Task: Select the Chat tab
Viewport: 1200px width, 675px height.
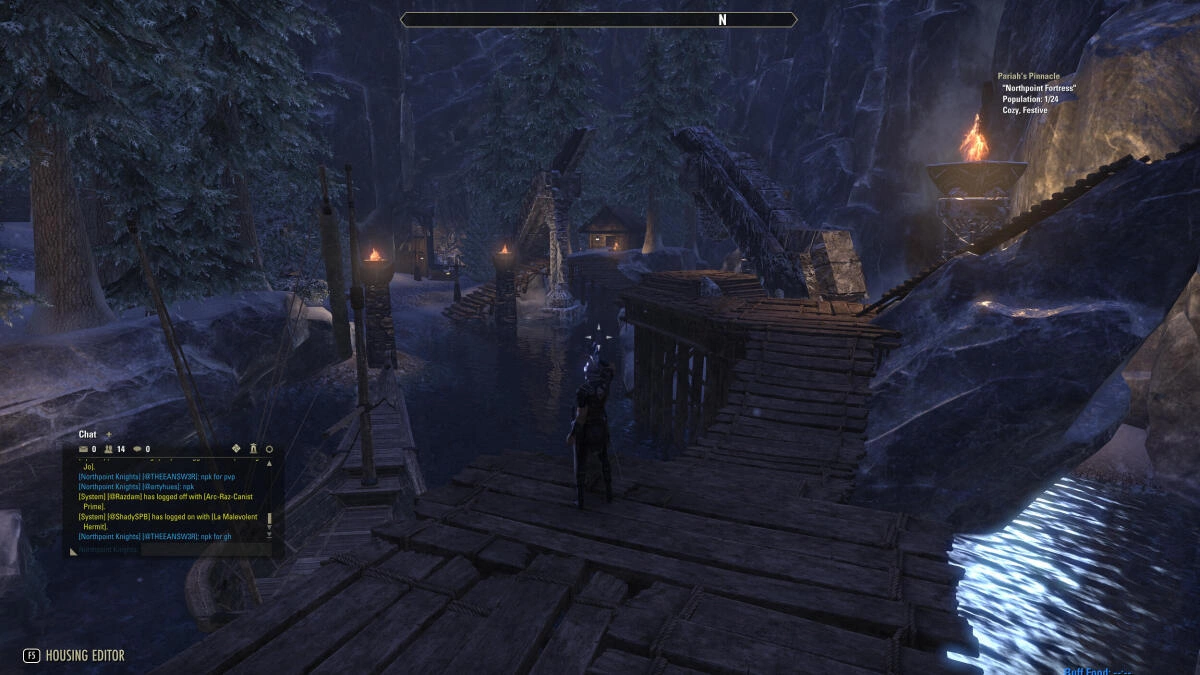Action: (x=87, y=435)
